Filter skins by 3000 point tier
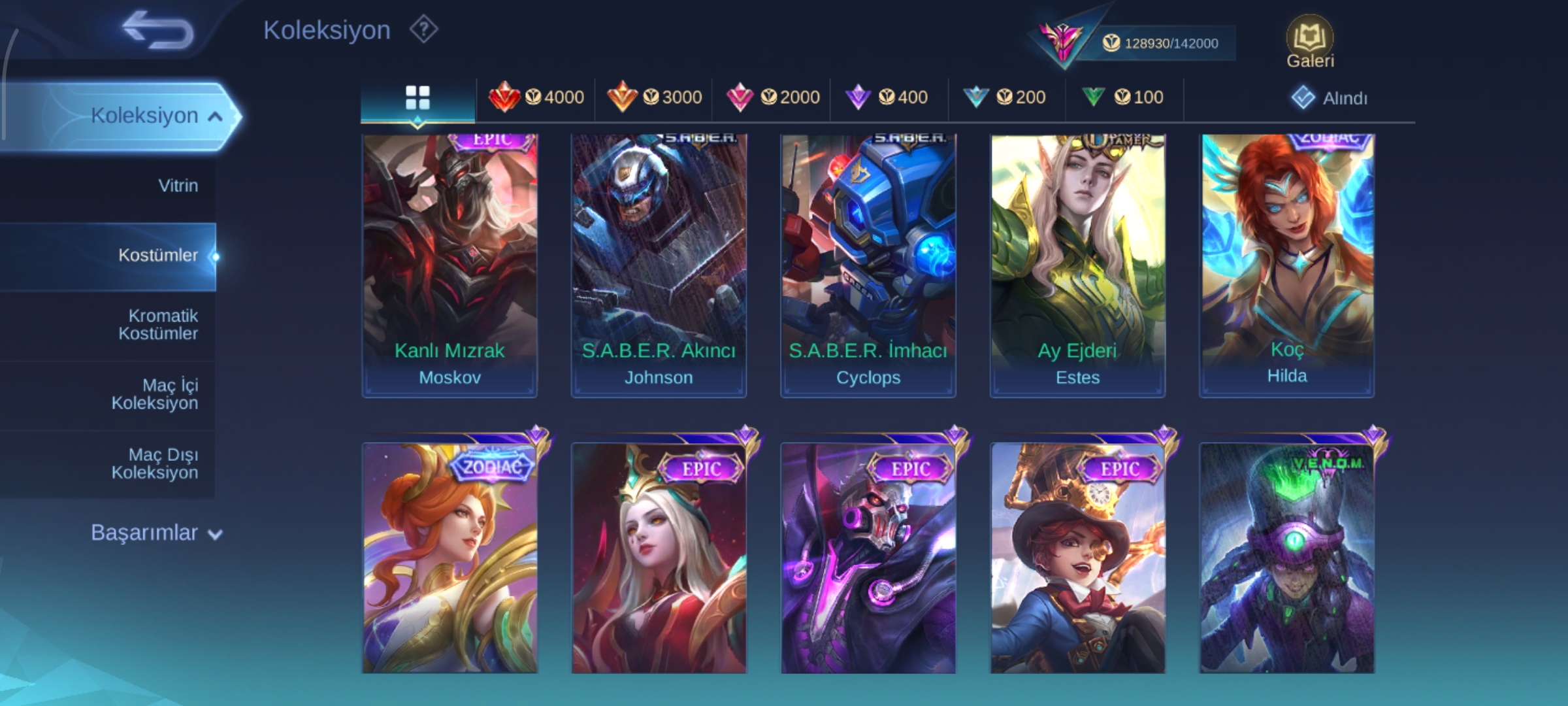 (x=654, y=97)
